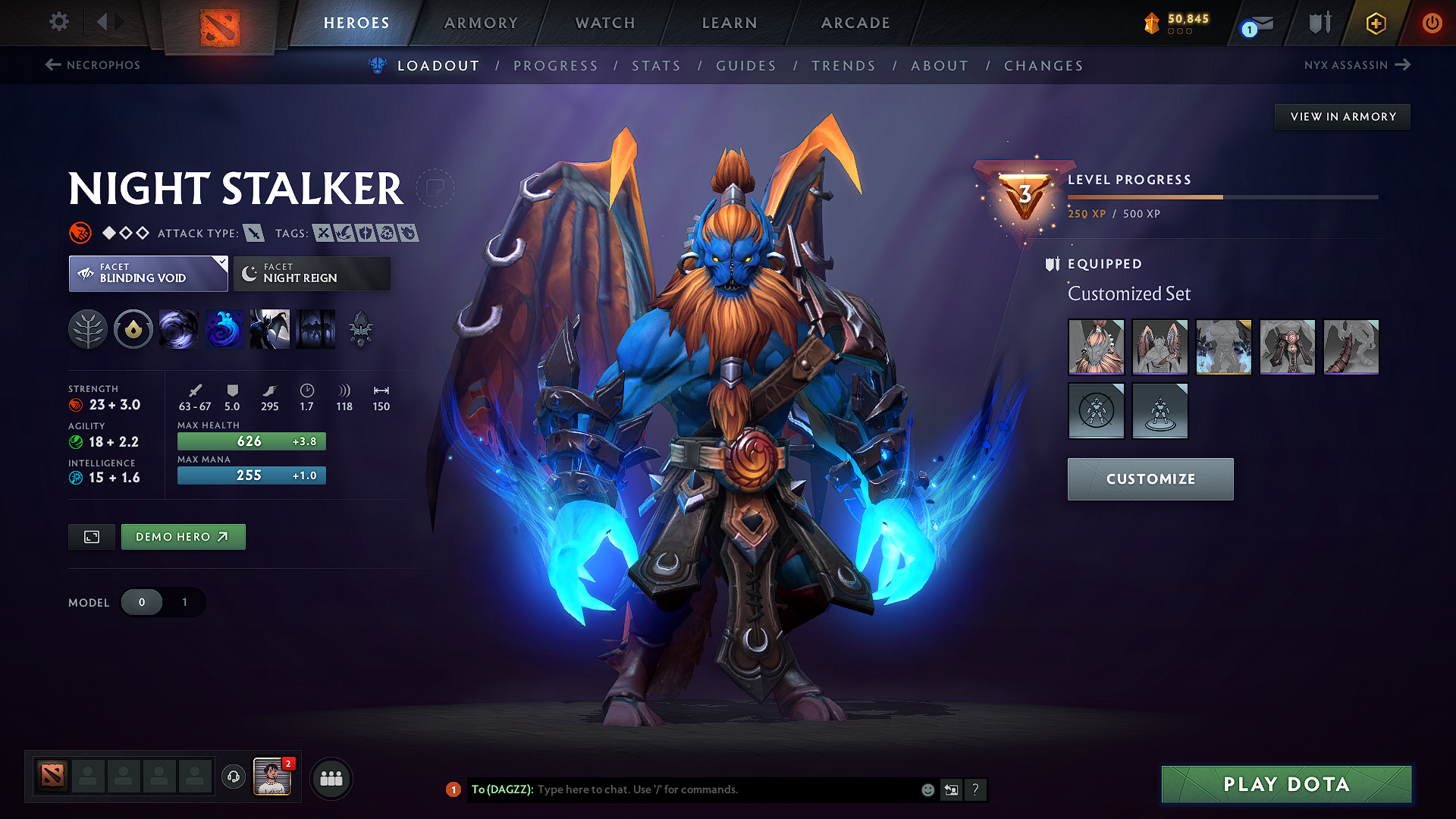Click the Aghanim's Scepter upgrade icon
Image resolution: width=1456 pixels, height=819 pixels.
362,329
